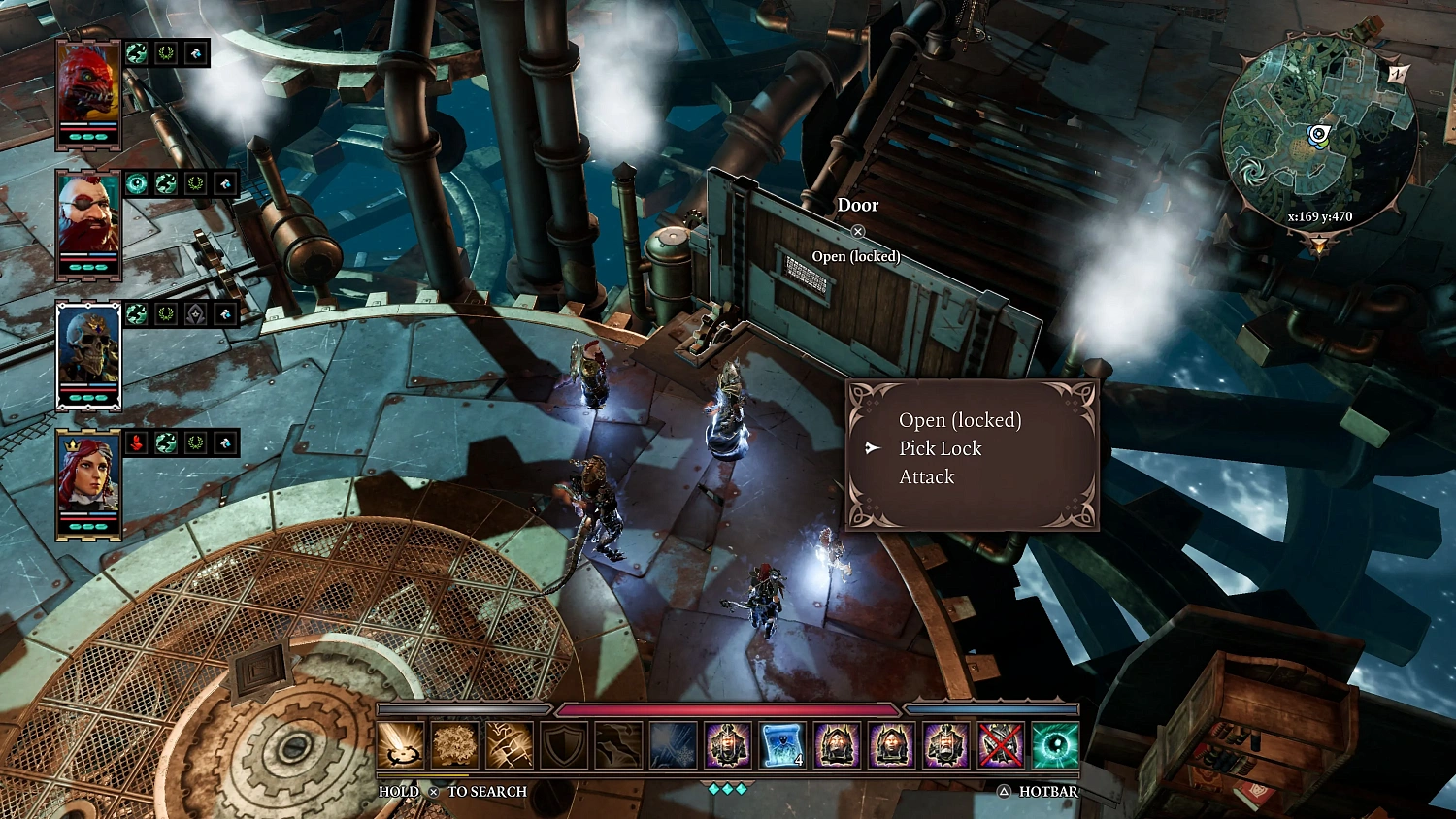This screenshot has height=819, width=1456.
Task: Select the green eye status effect on the dwarf
Action: tap(136, 183)
